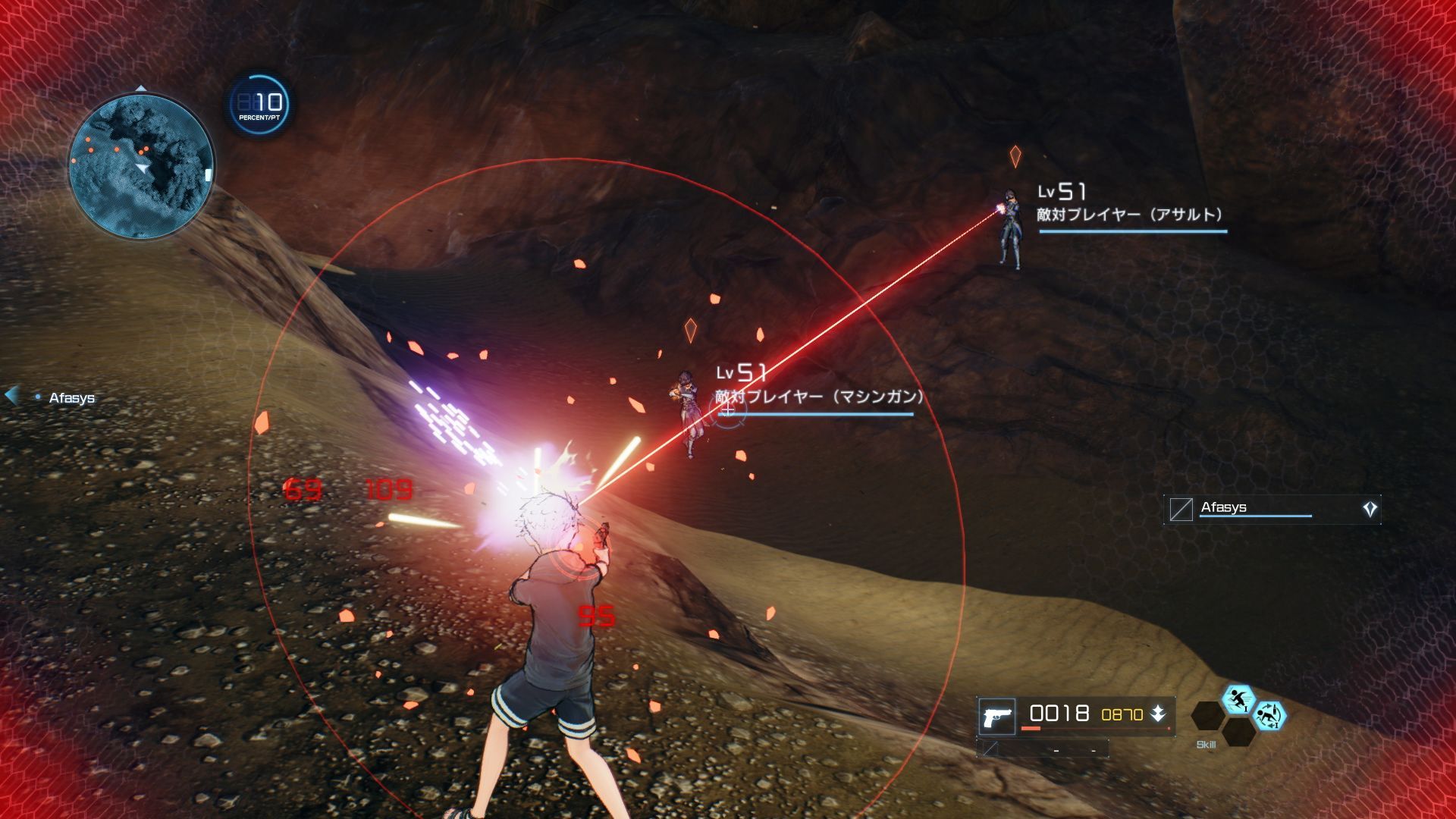The image size is (1456, 819).
Task: Click the downward arrow icon beside ammo reserve
Action: click(x=1159, y=714)
